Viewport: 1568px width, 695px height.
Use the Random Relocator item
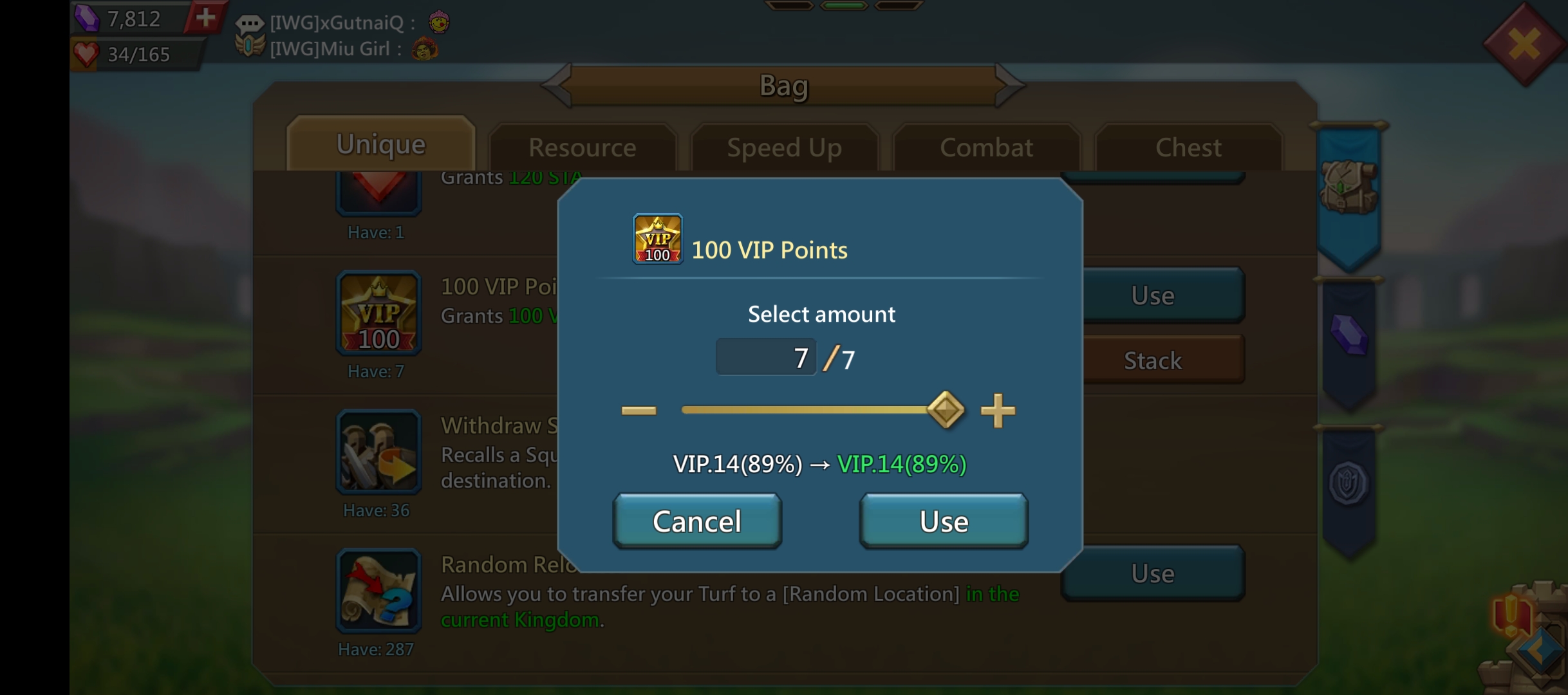[1152, 573]
